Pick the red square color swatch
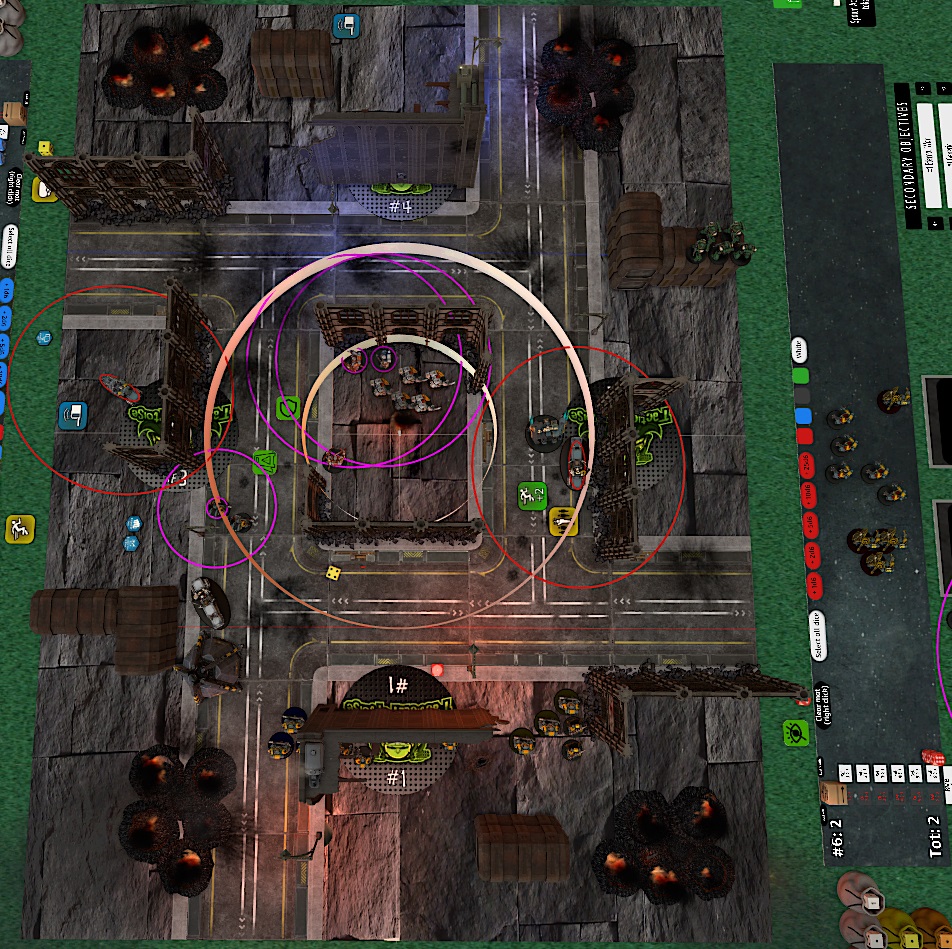952x949 pixels. tap(802, 436)
